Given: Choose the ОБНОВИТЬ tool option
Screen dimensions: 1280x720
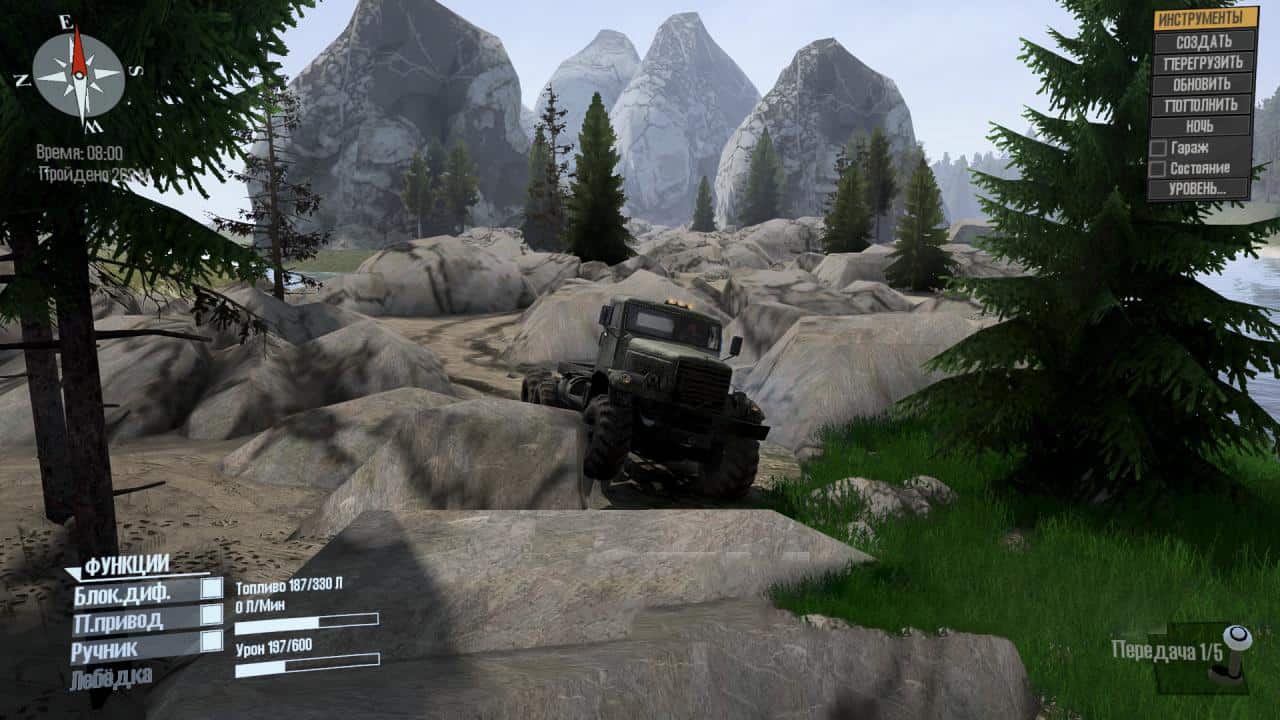Looking at the screenshot, I should pyautogui.click(x=1204, y=84).
